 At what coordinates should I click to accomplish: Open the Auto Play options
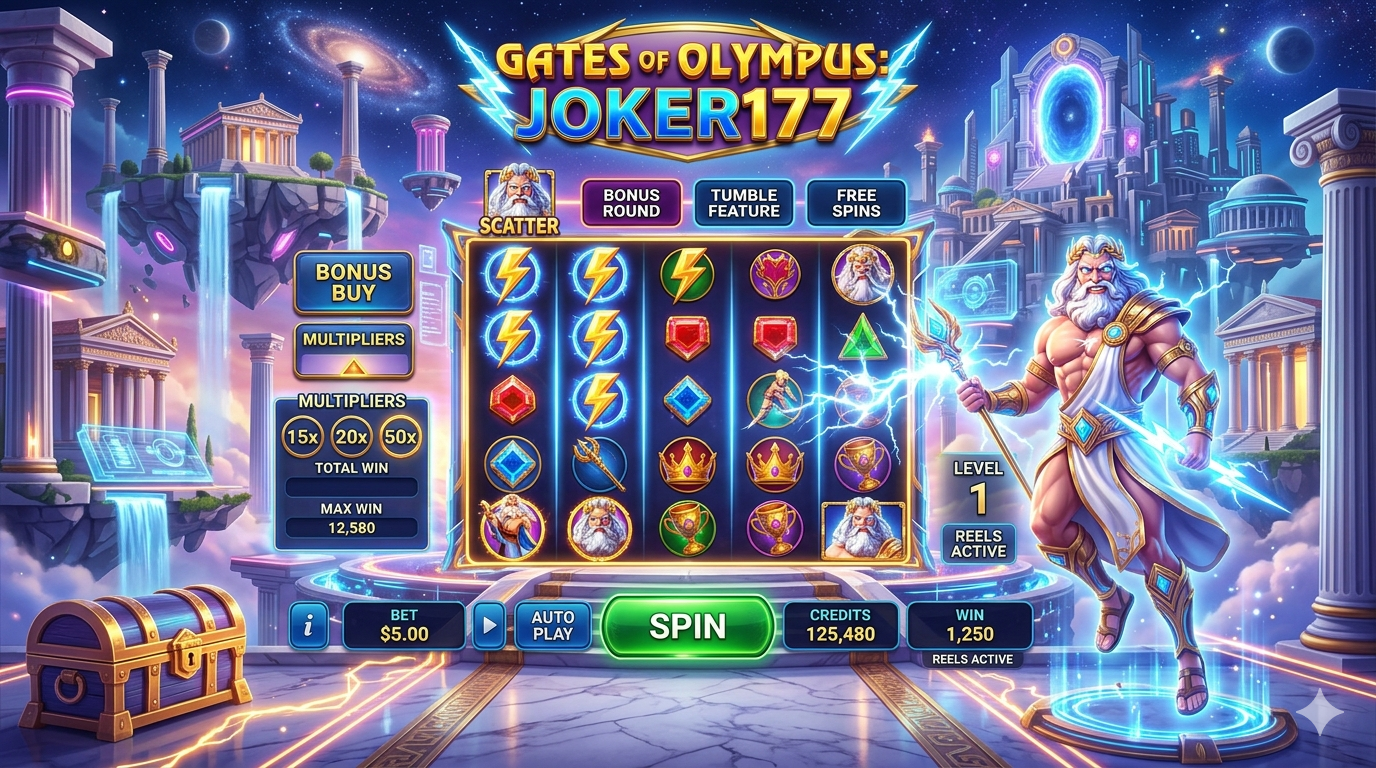click(x=552, y=626)
